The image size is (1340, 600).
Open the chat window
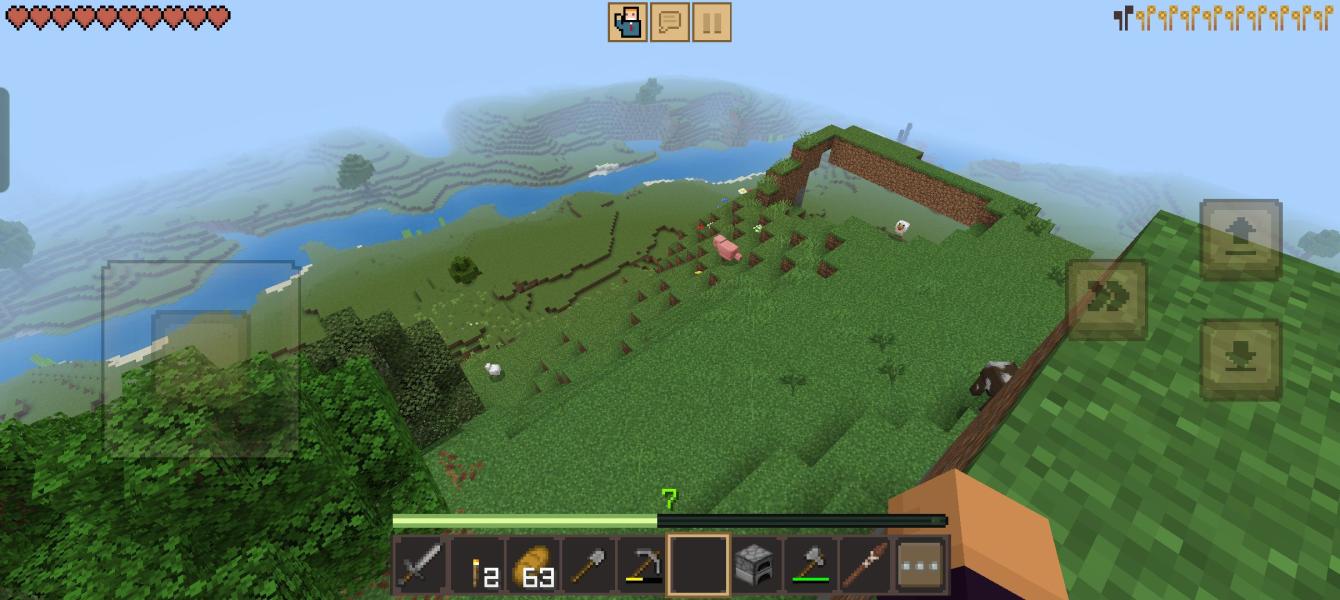tap(670, 22)
